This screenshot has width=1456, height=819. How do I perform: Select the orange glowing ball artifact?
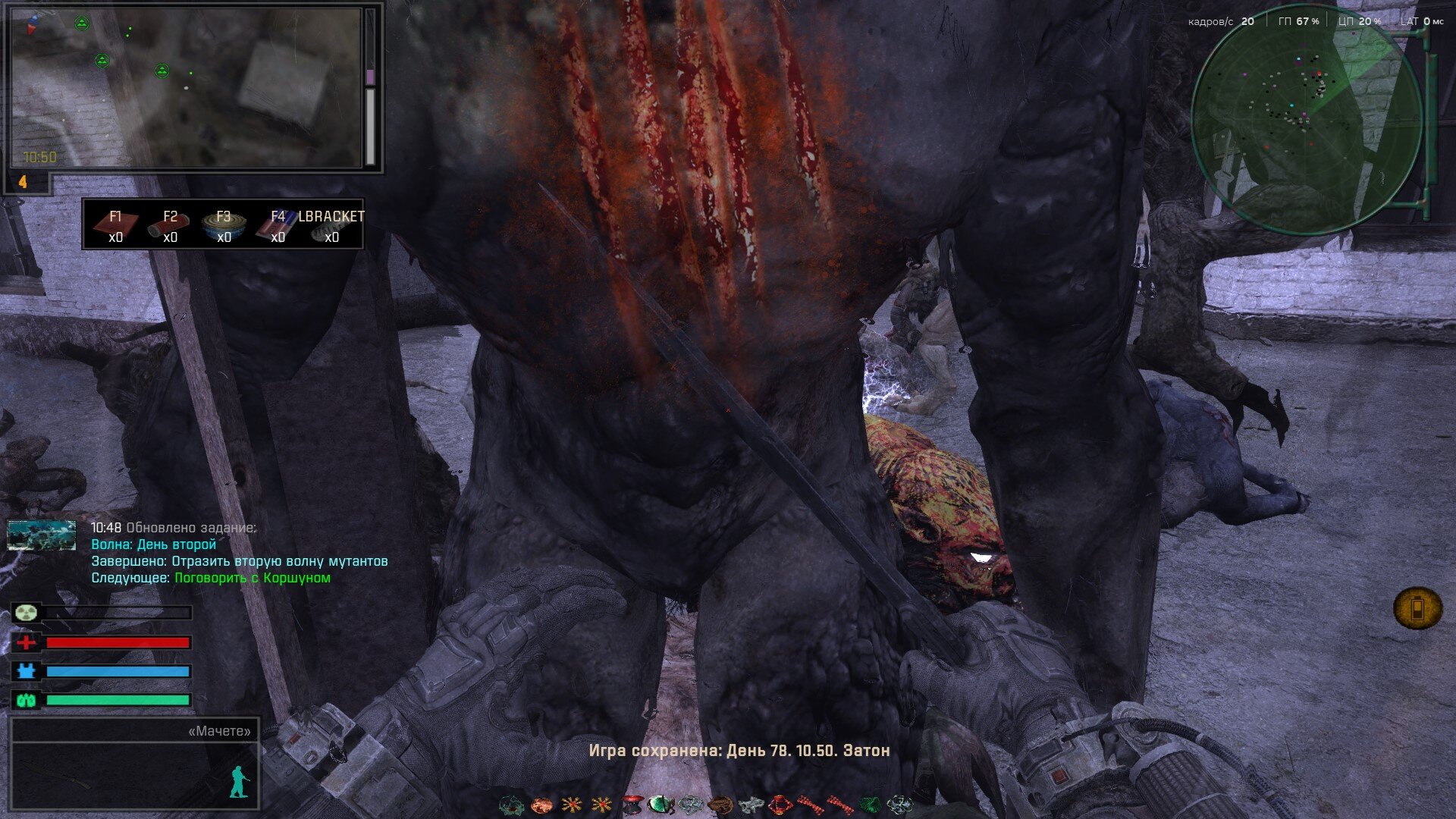(541, 805)
